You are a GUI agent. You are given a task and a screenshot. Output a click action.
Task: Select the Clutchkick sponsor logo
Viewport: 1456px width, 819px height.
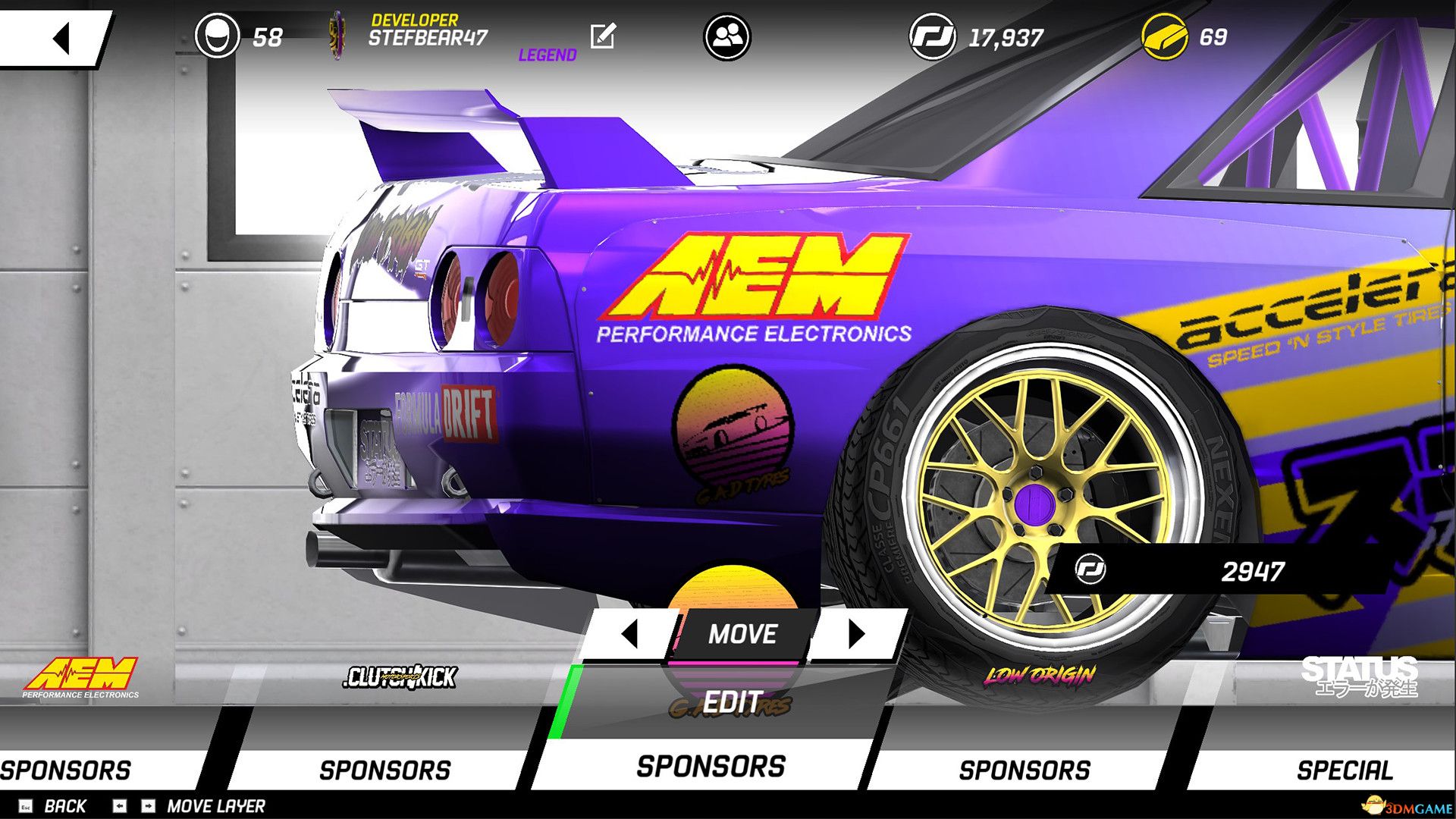402,677
